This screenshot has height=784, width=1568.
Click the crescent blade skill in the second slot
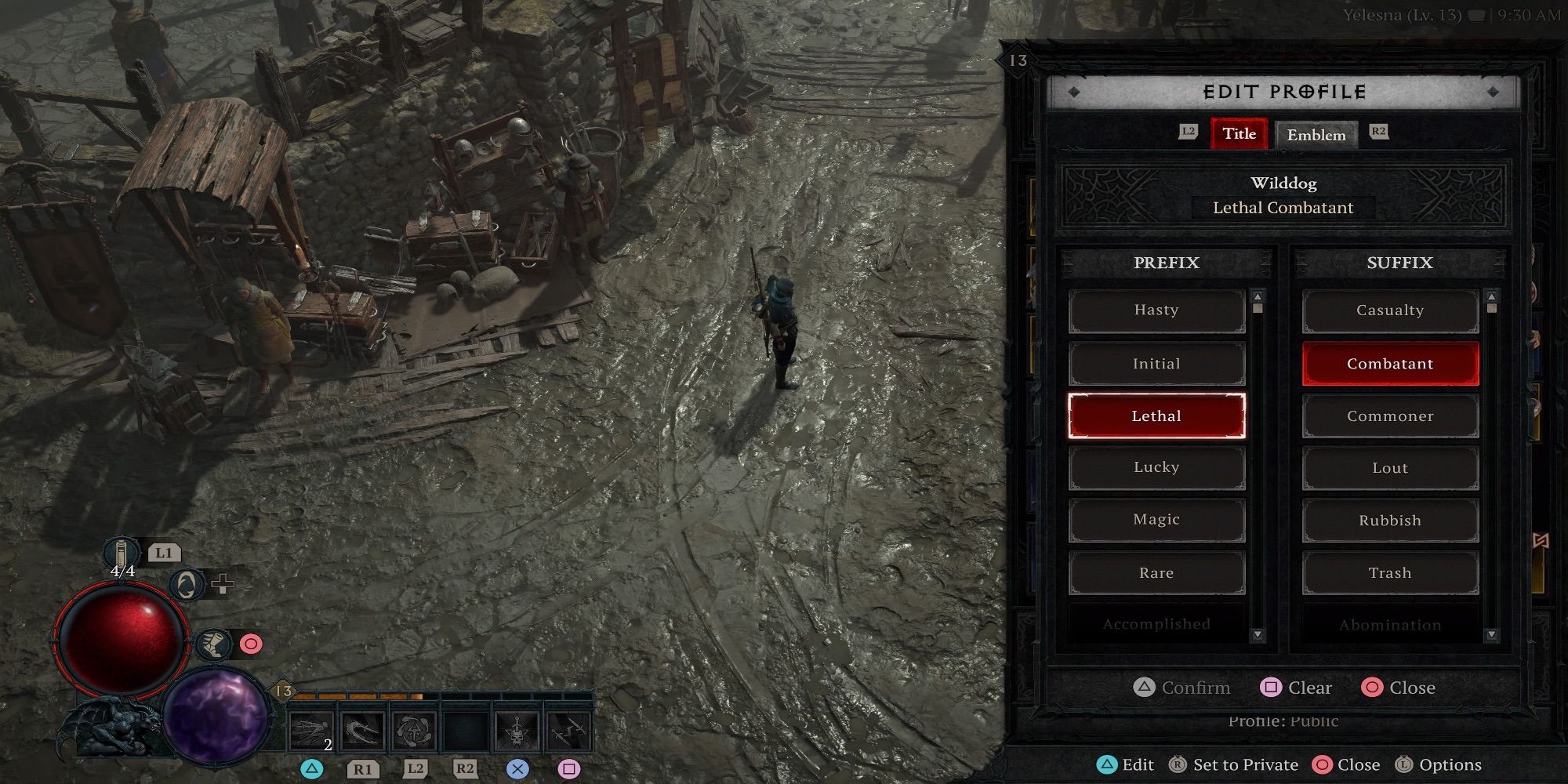[x=361, y=729]
